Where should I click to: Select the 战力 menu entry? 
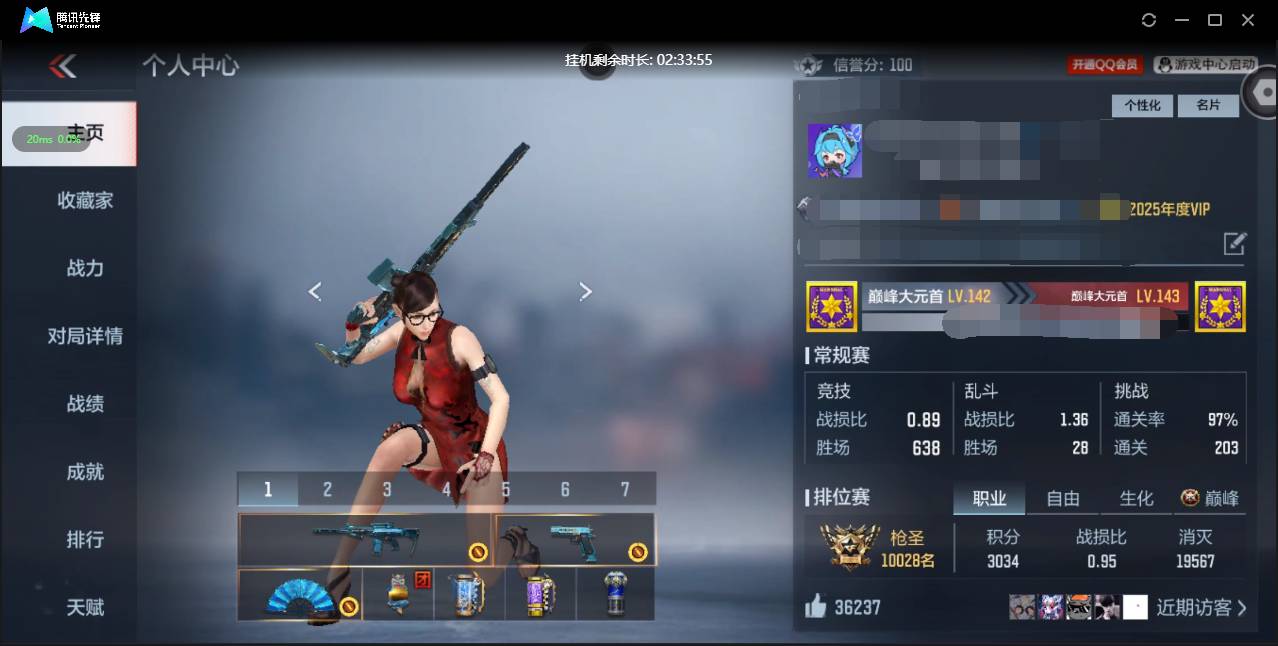point(85,268)
